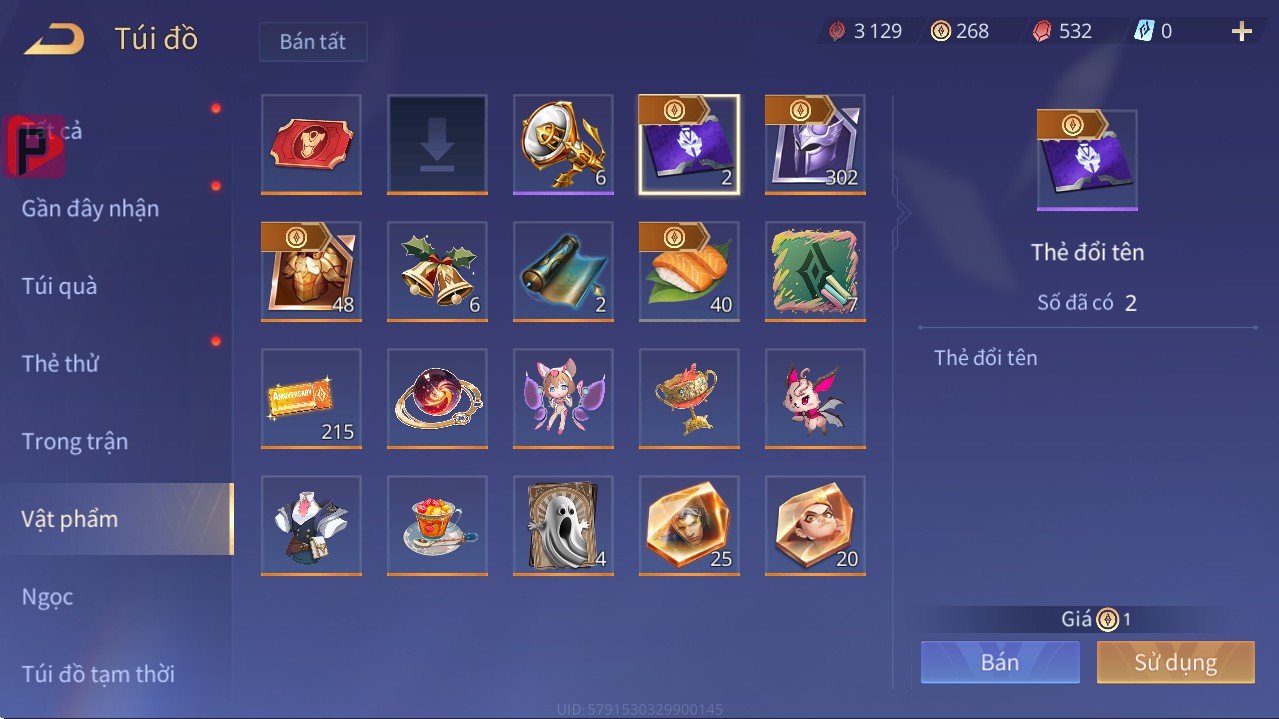The image size is (1279, 719).
Task: Choose the Vật phẩm tab
Action: [70, 519]
